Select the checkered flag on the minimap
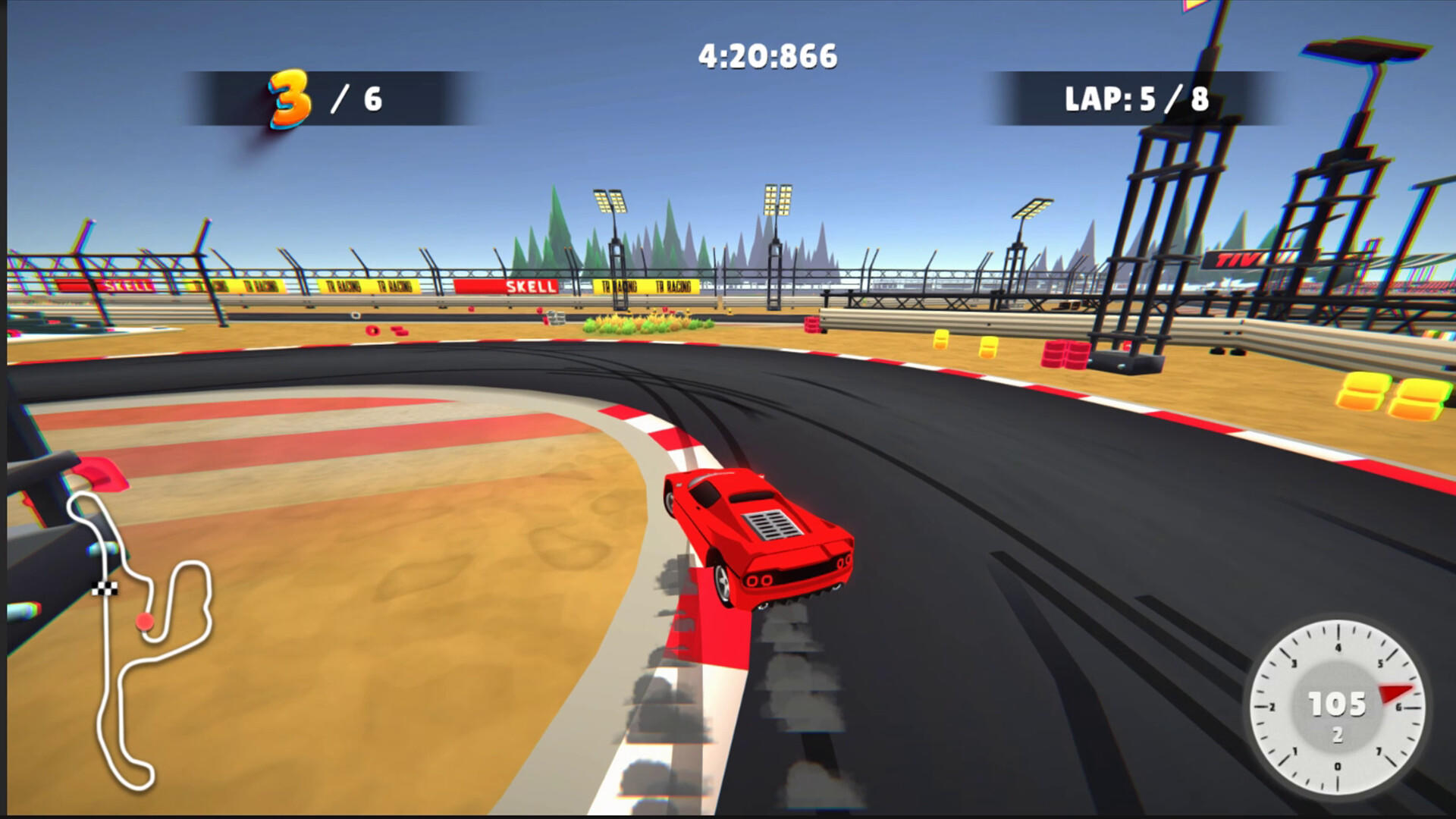Viewport: 1456px width, 819px height. [x=106, y=589]
